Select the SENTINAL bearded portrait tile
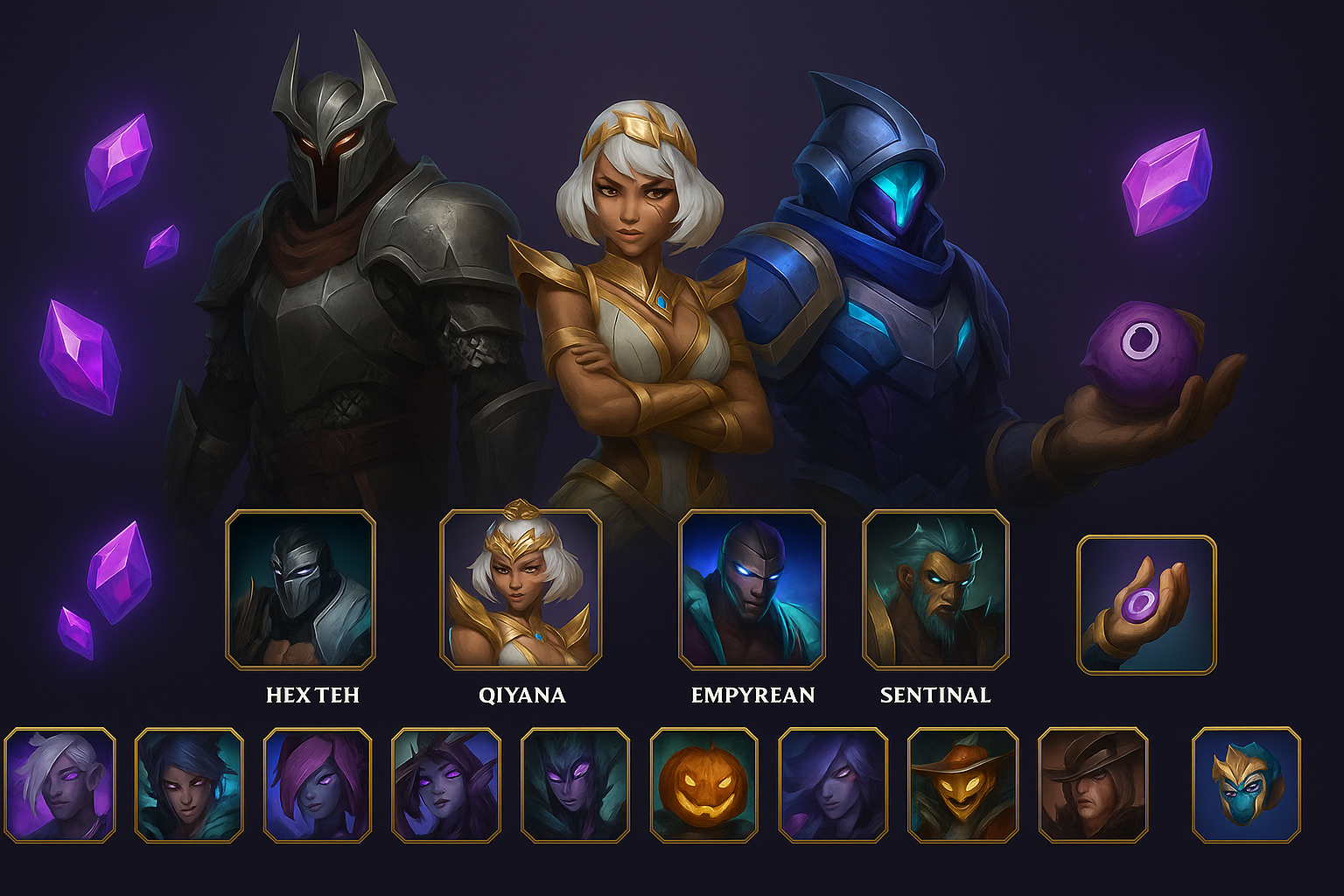This screenshot has width=1344, height=896. 935,589
